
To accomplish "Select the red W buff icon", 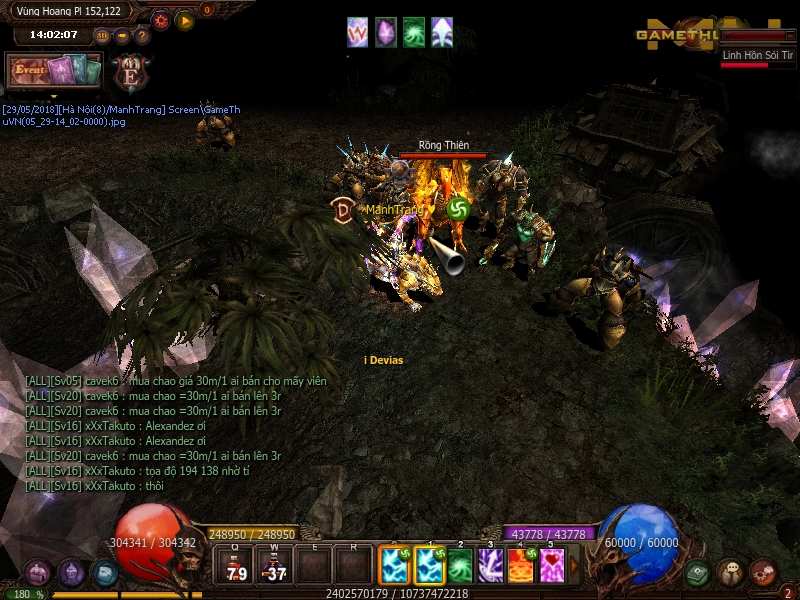I will coord(357,32).
